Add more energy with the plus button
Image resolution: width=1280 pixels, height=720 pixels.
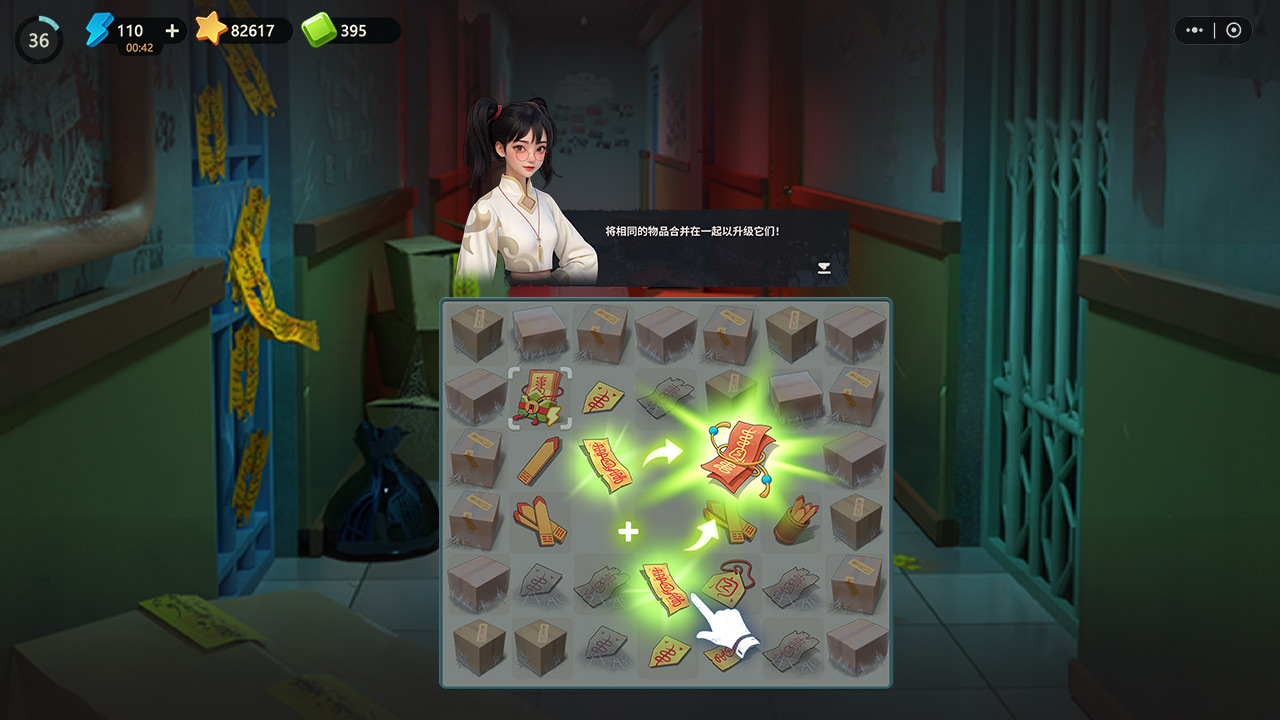coord(172,31)
